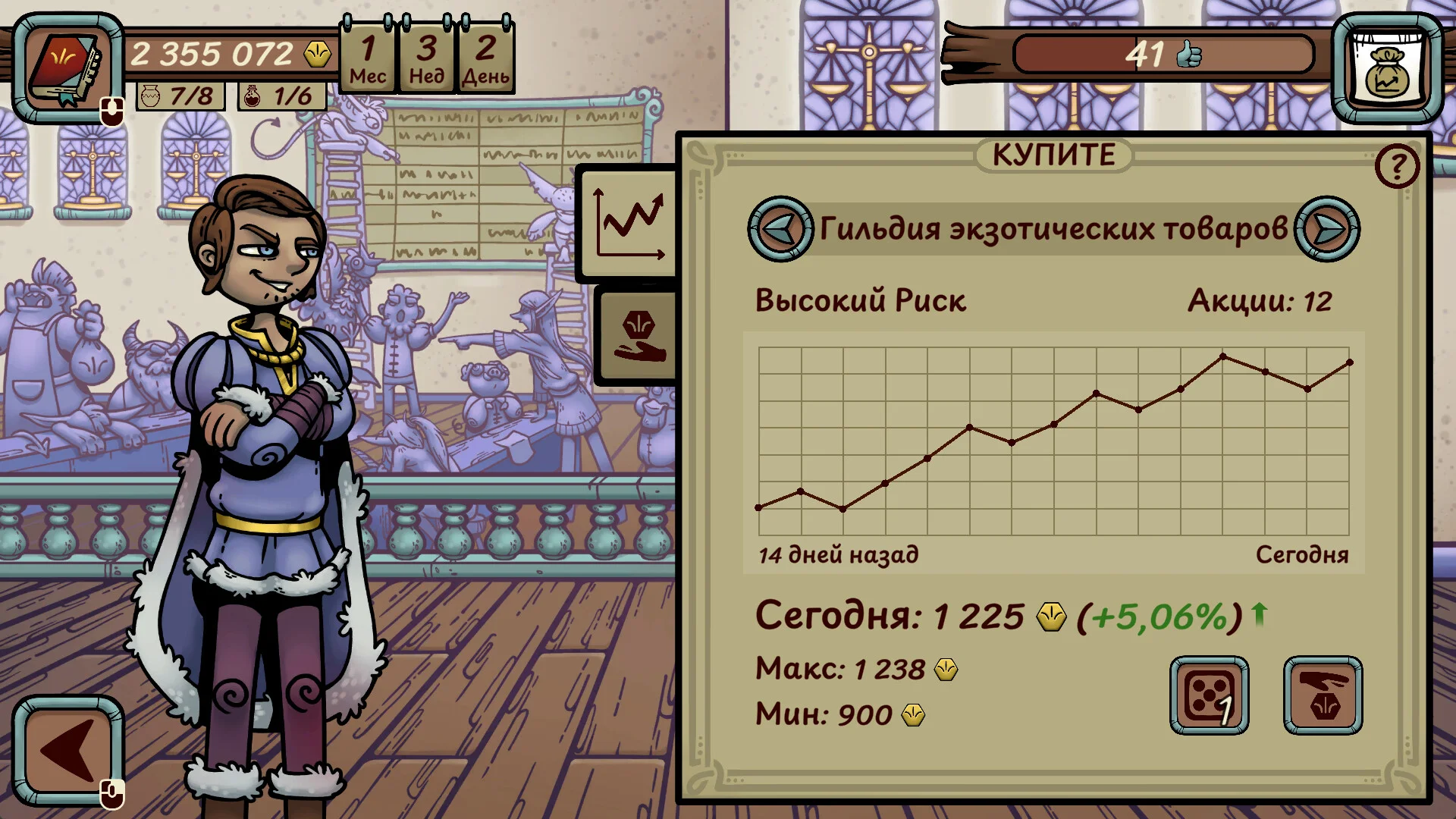
Task: Buy shares with the hand coin button
Action: click(x=1323, y=695)
